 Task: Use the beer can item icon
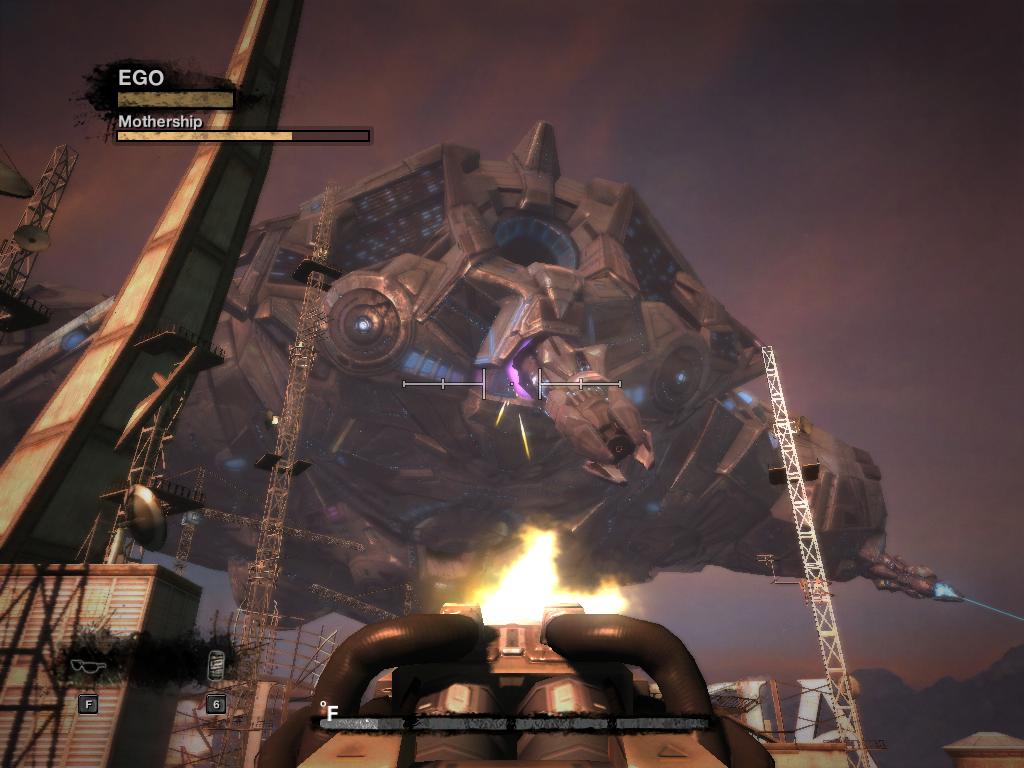click(215, 666)
